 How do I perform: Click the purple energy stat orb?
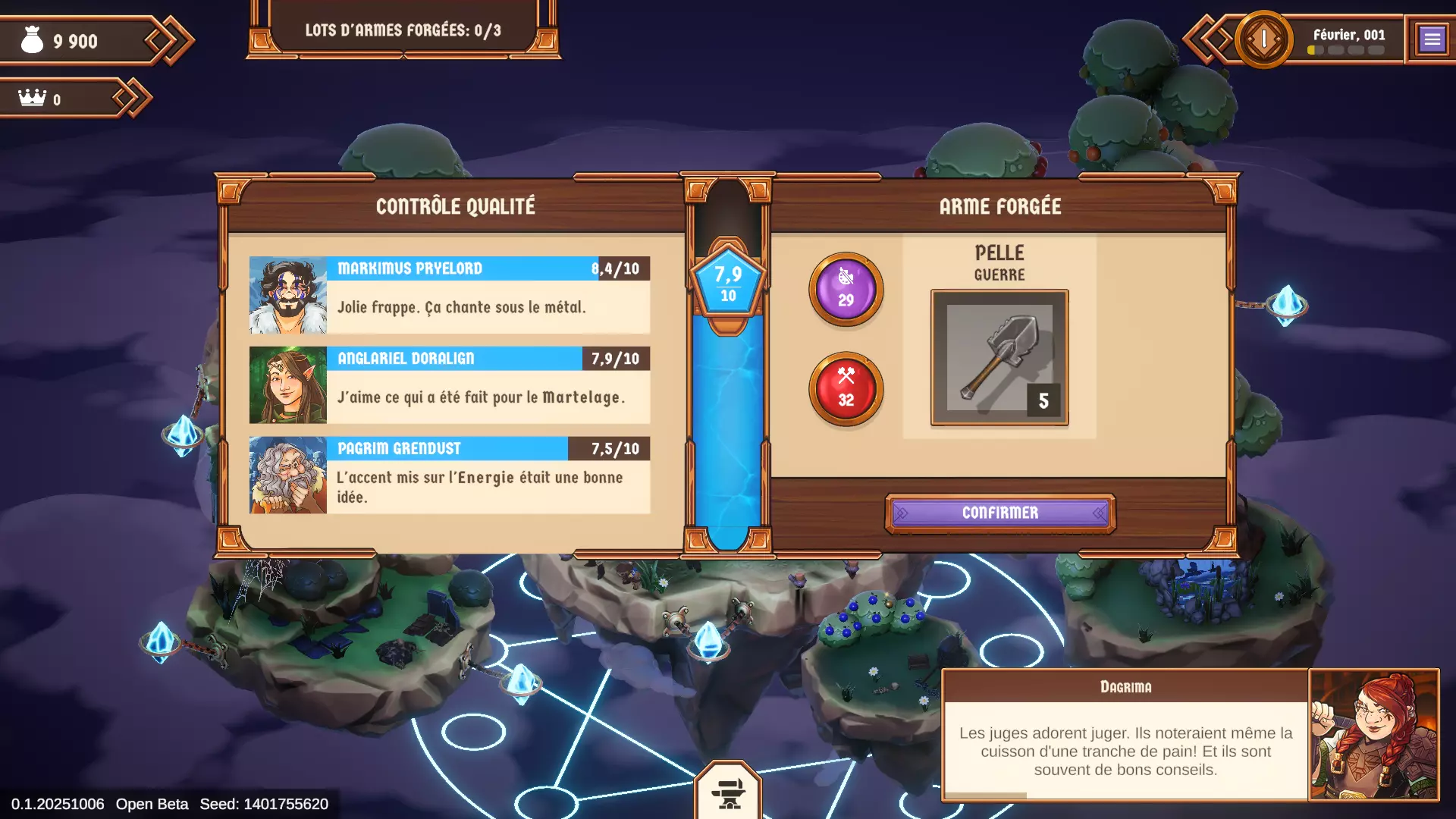(x=846, y=290)
